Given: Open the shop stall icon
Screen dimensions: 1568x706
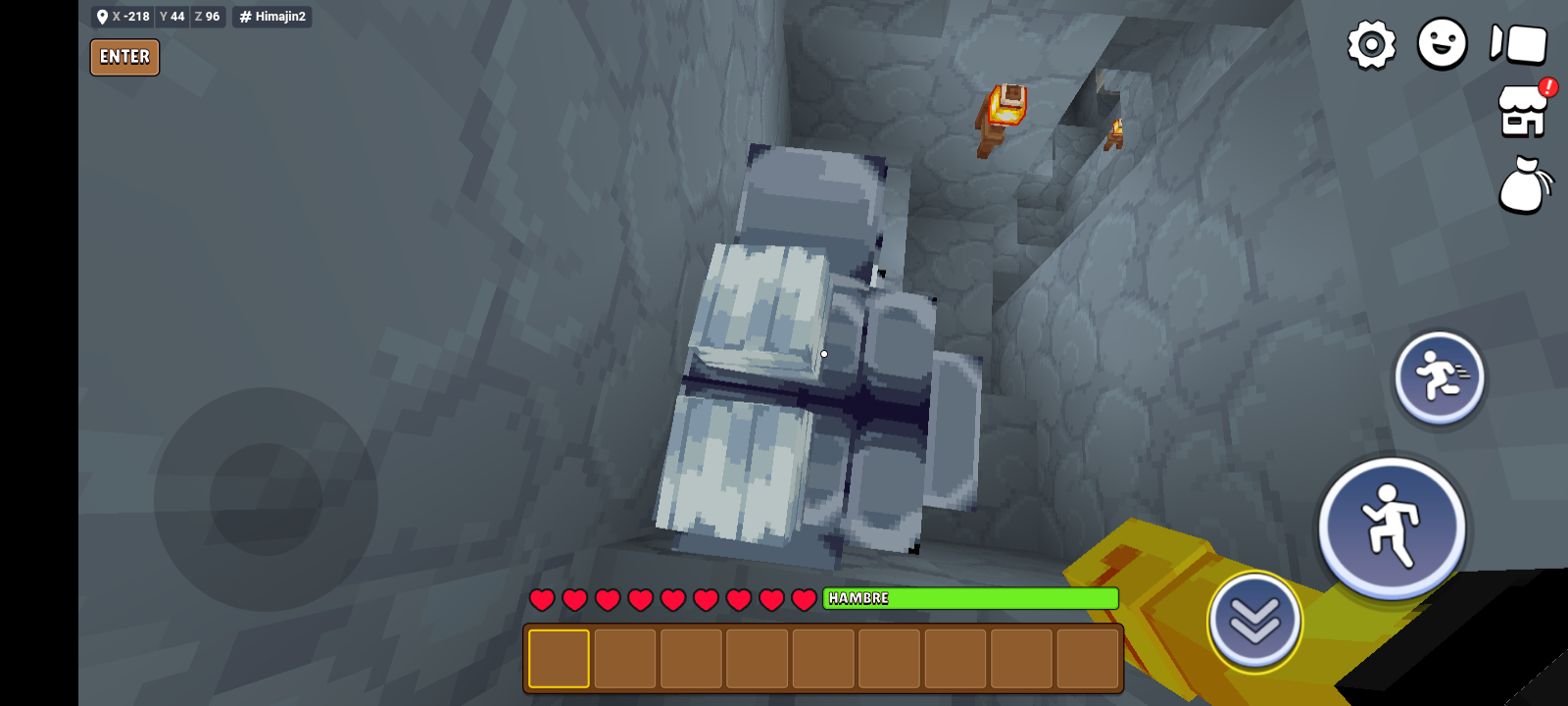Looking at the screenshot, I should (1523, 111).
